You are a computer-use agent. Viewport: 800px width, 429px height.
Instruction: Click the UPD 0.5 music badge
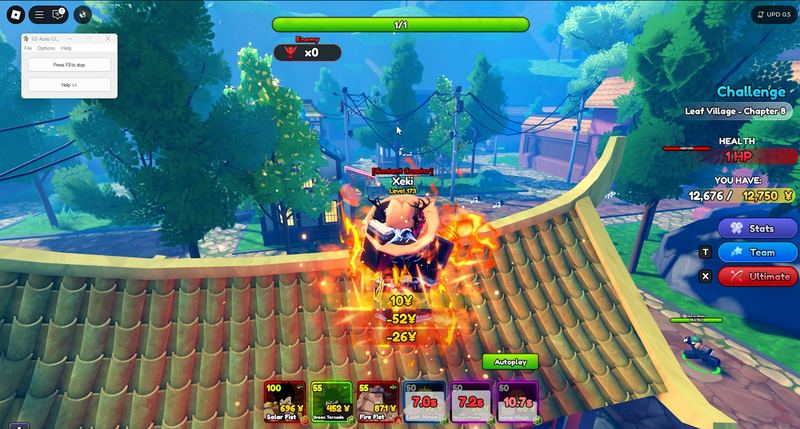tap(771, 15)
